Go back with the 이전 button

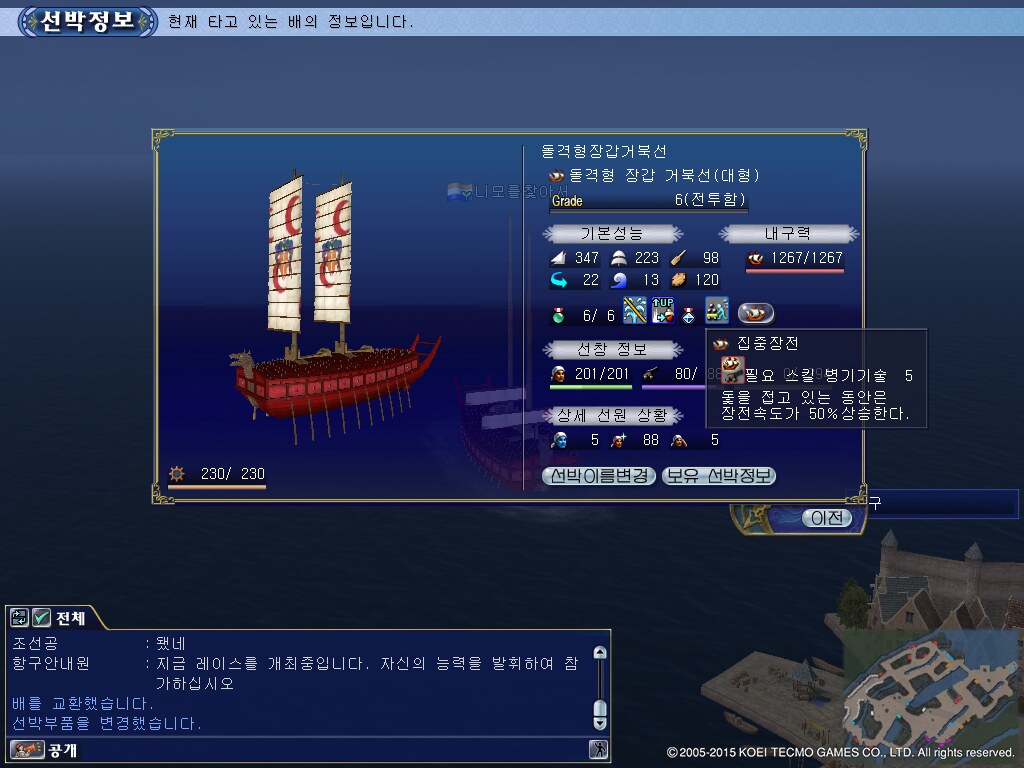pyautogui.click(x=827, y=518)
